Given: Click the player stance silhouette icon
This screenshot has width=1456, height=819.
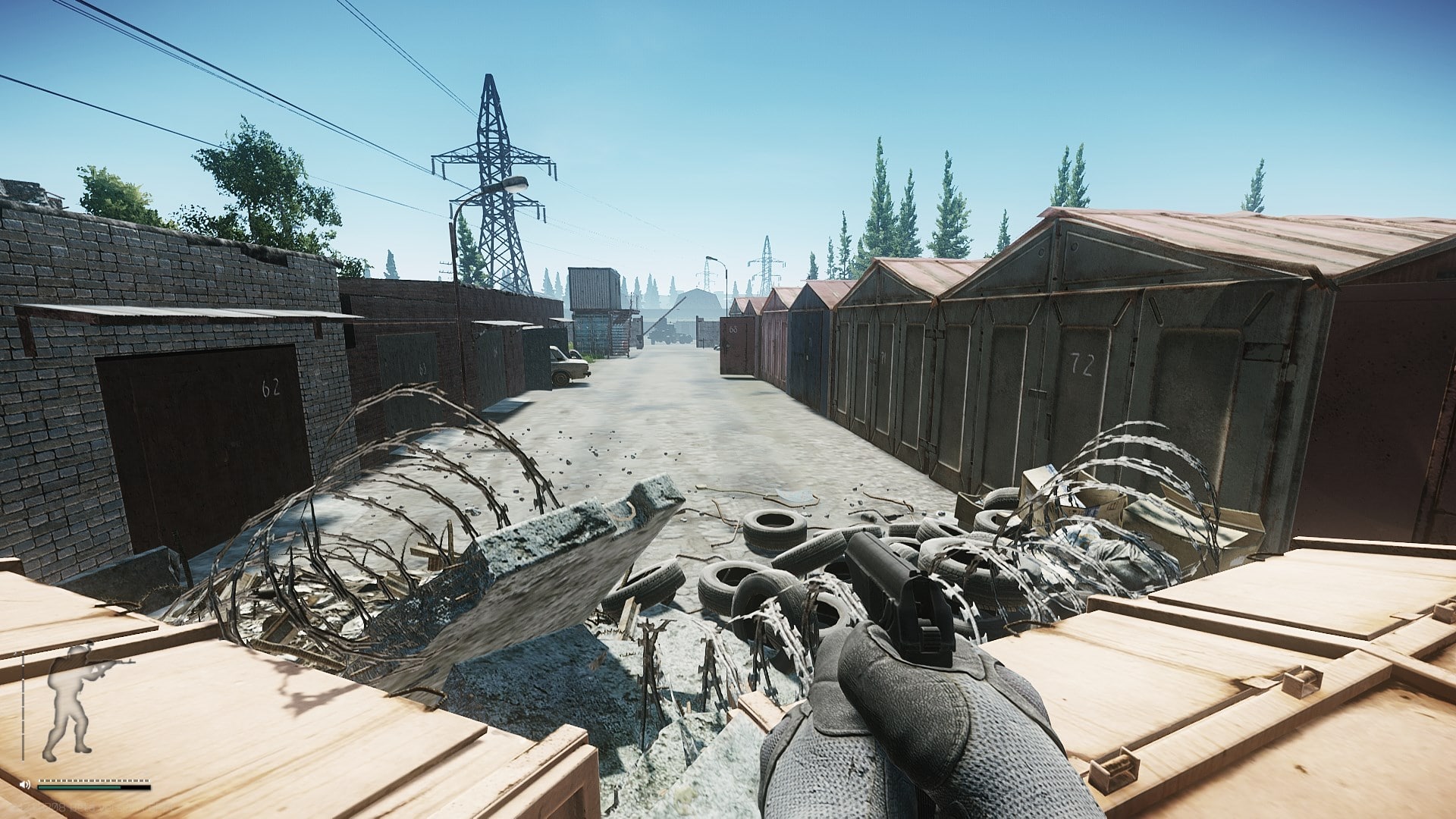Looking at the screenshot, I should pyautogui.click(x=70, y=701).
